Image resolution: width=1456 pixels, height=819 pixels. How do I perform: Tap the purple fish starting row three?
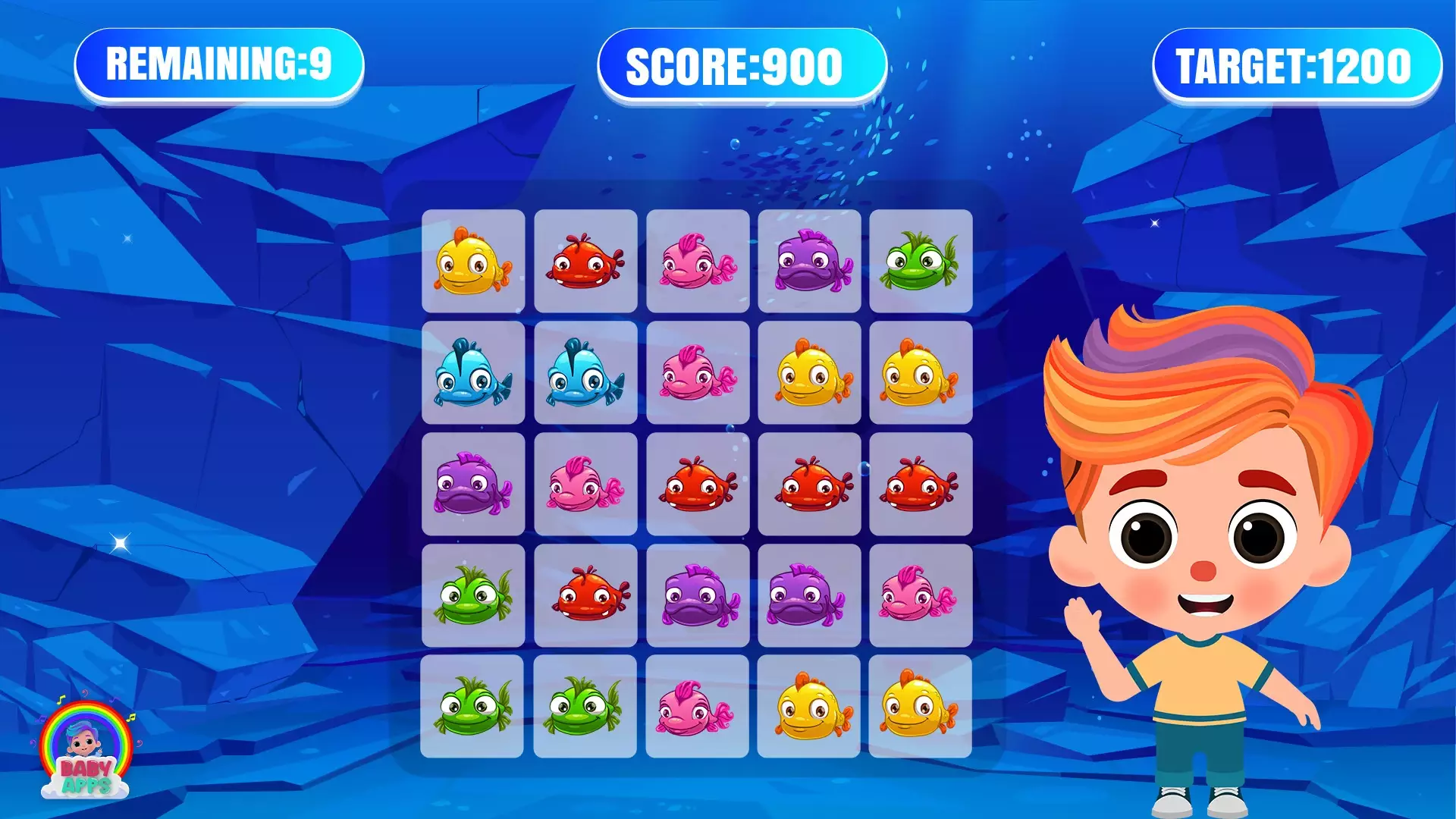coord(474,485)
